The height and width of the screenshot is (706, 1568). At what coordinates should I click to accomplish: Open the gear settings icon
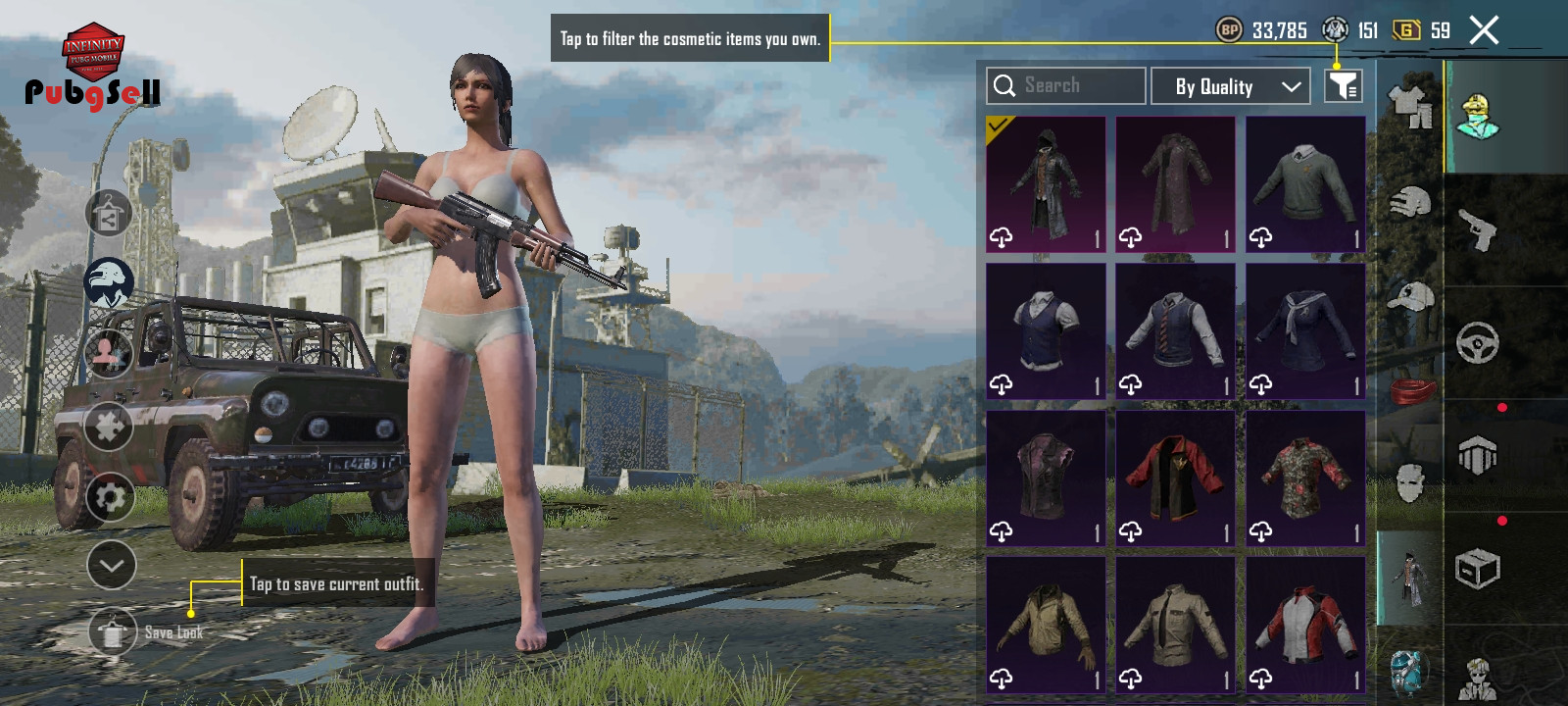click(110, 497)
